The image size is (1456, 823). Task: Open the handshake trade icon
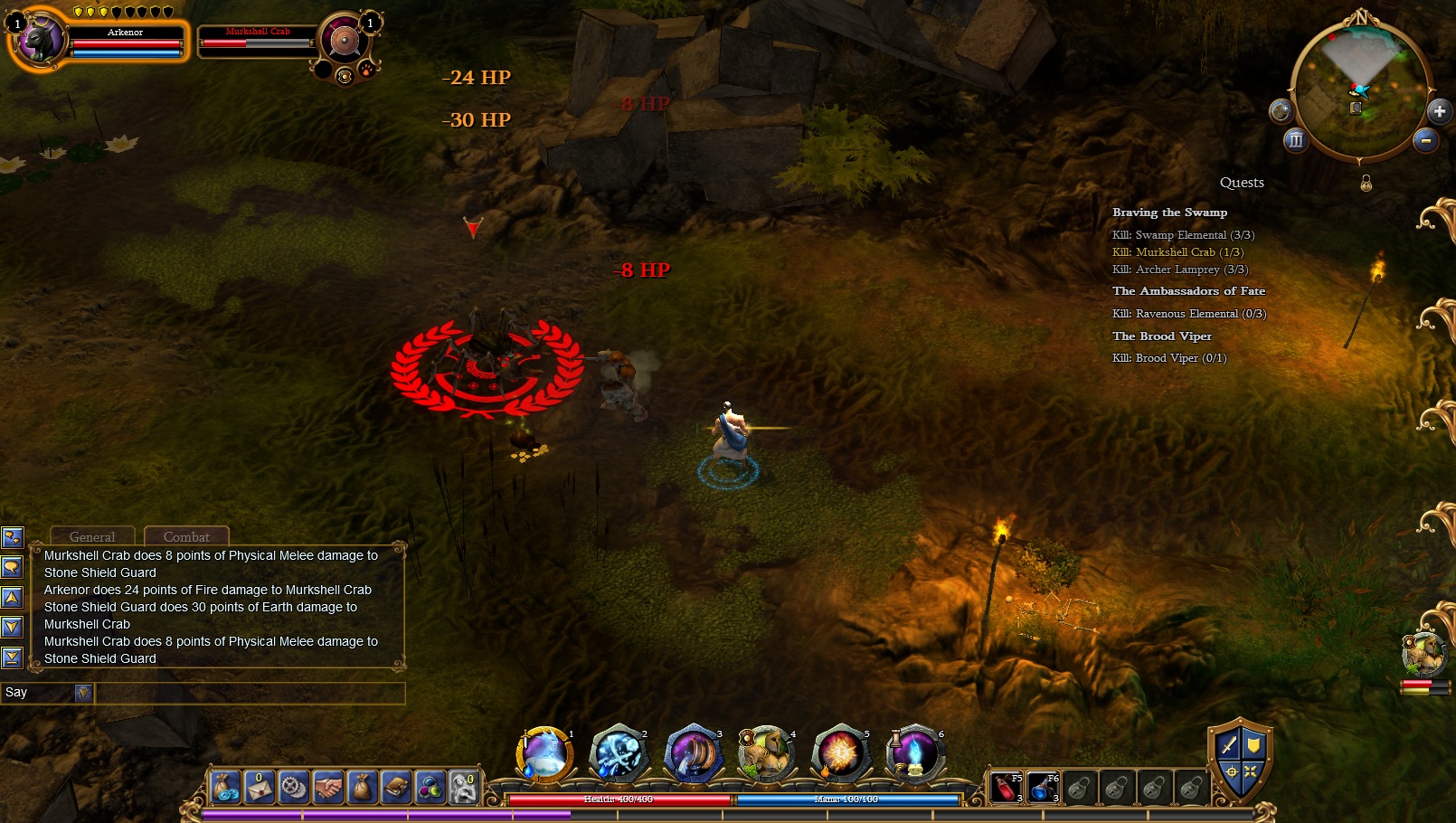pos(327,788)
